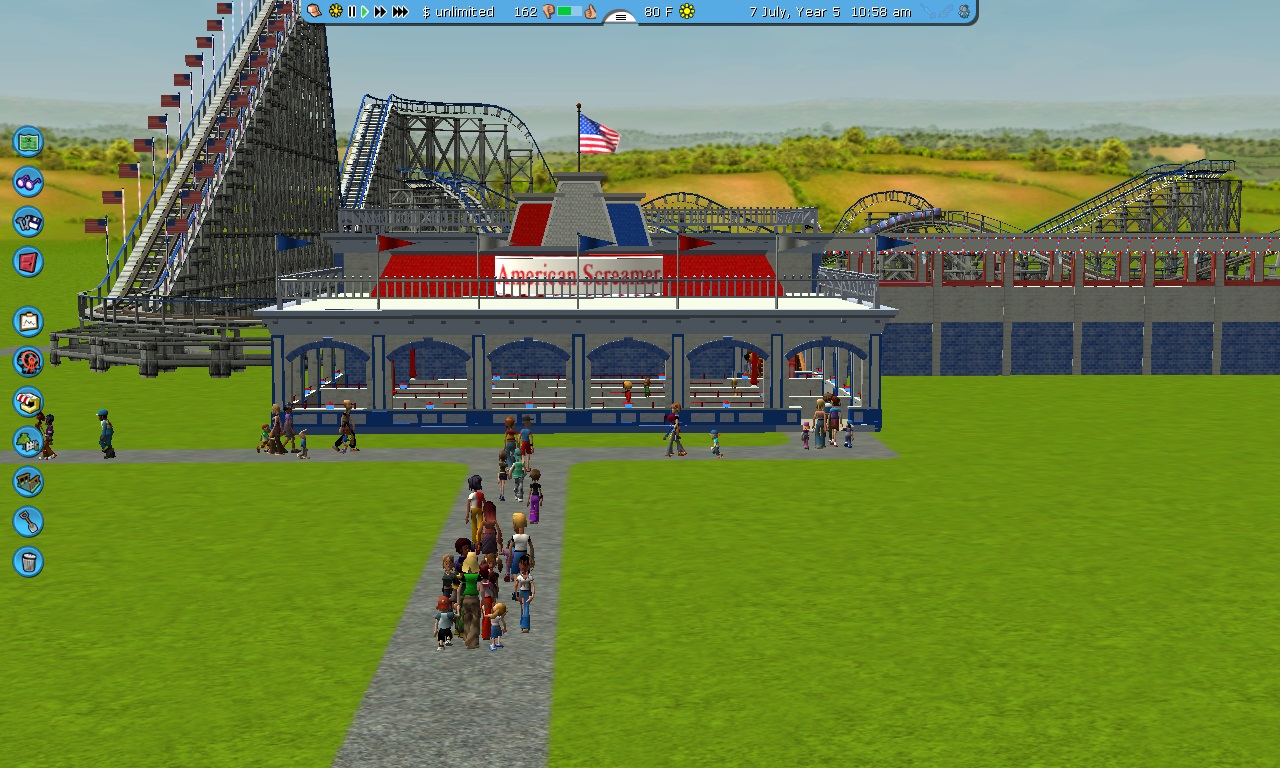The width and height of the screenshot is (1280, 768).
Task: Select the terrain shovel tool
Action: coord(28,521)
